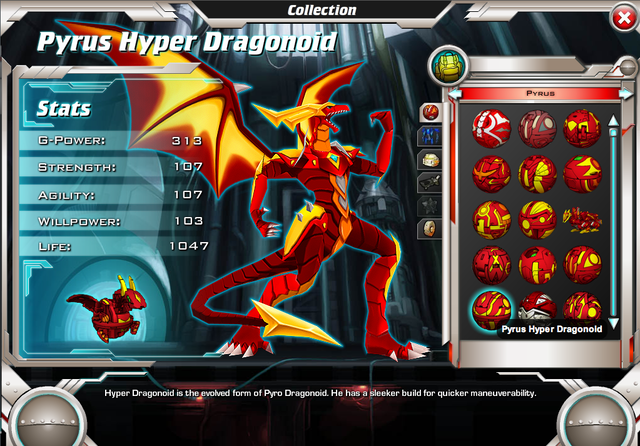
Task: Open the beige item side tab
Action: [x=431, y=159]
